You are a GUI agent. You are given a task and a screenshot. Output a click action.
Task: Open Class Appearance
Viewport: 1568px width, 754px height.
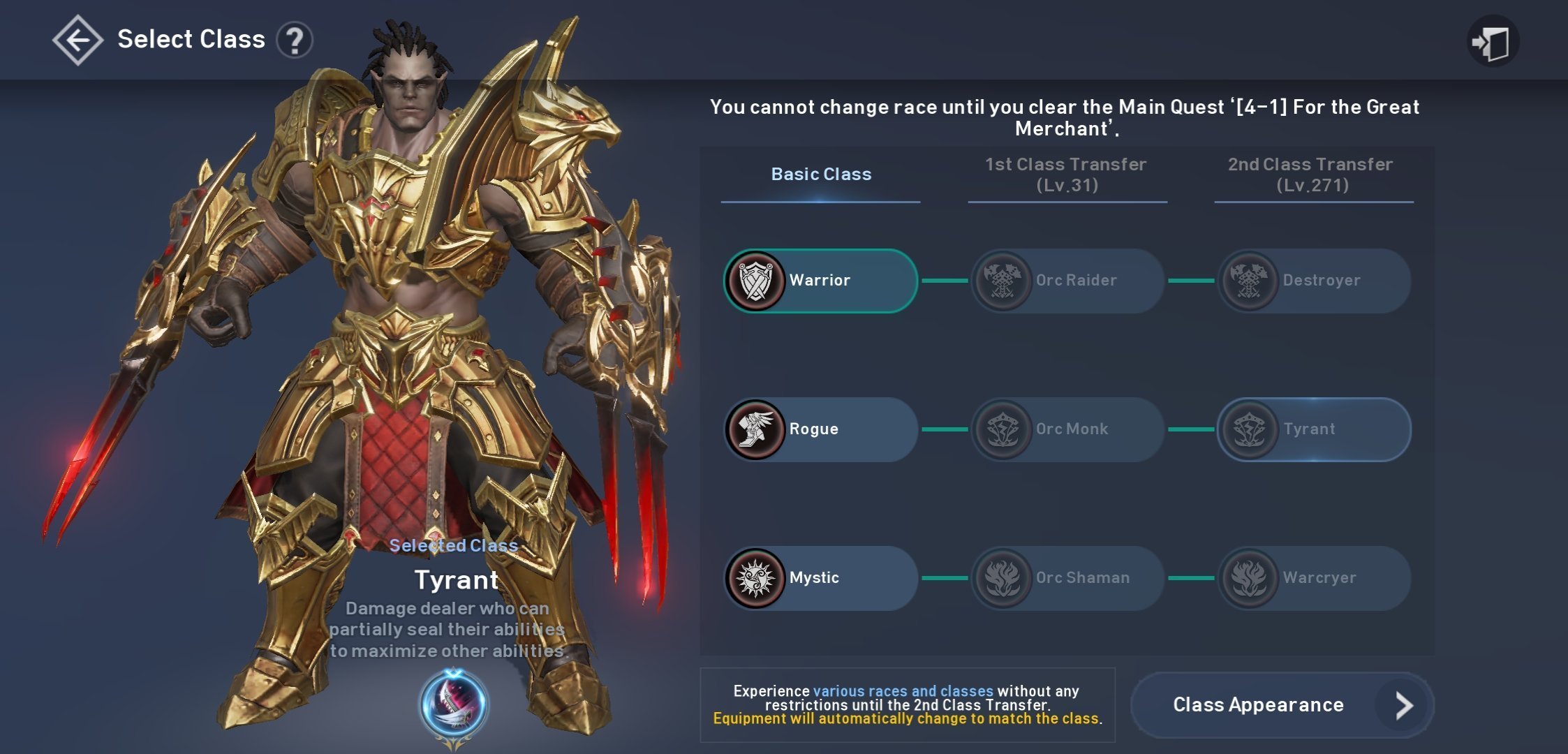coord(1282,705)
